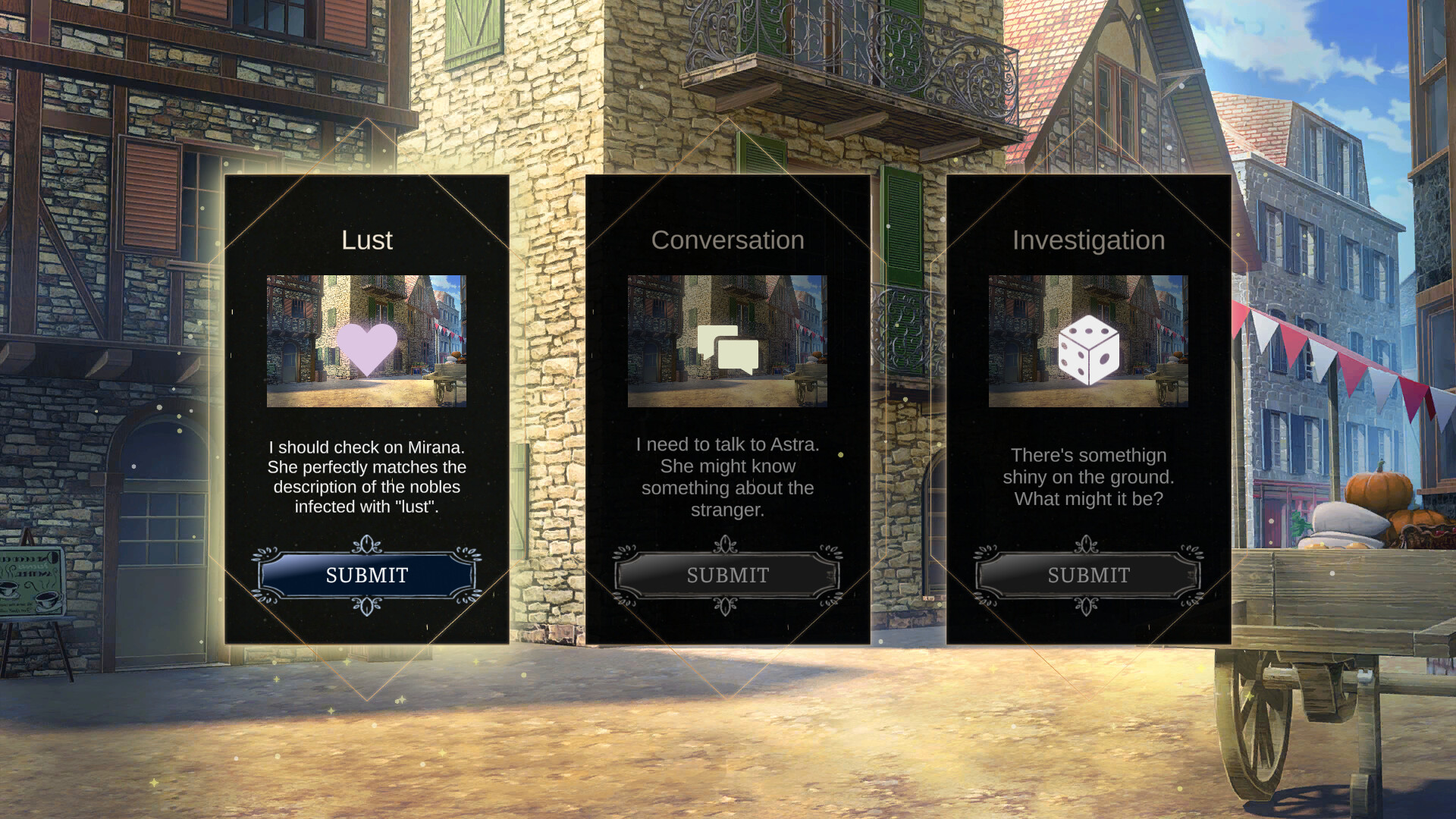Select the heart icon on the Lust card
This screenshot has height=819, width=1456.
367,350
